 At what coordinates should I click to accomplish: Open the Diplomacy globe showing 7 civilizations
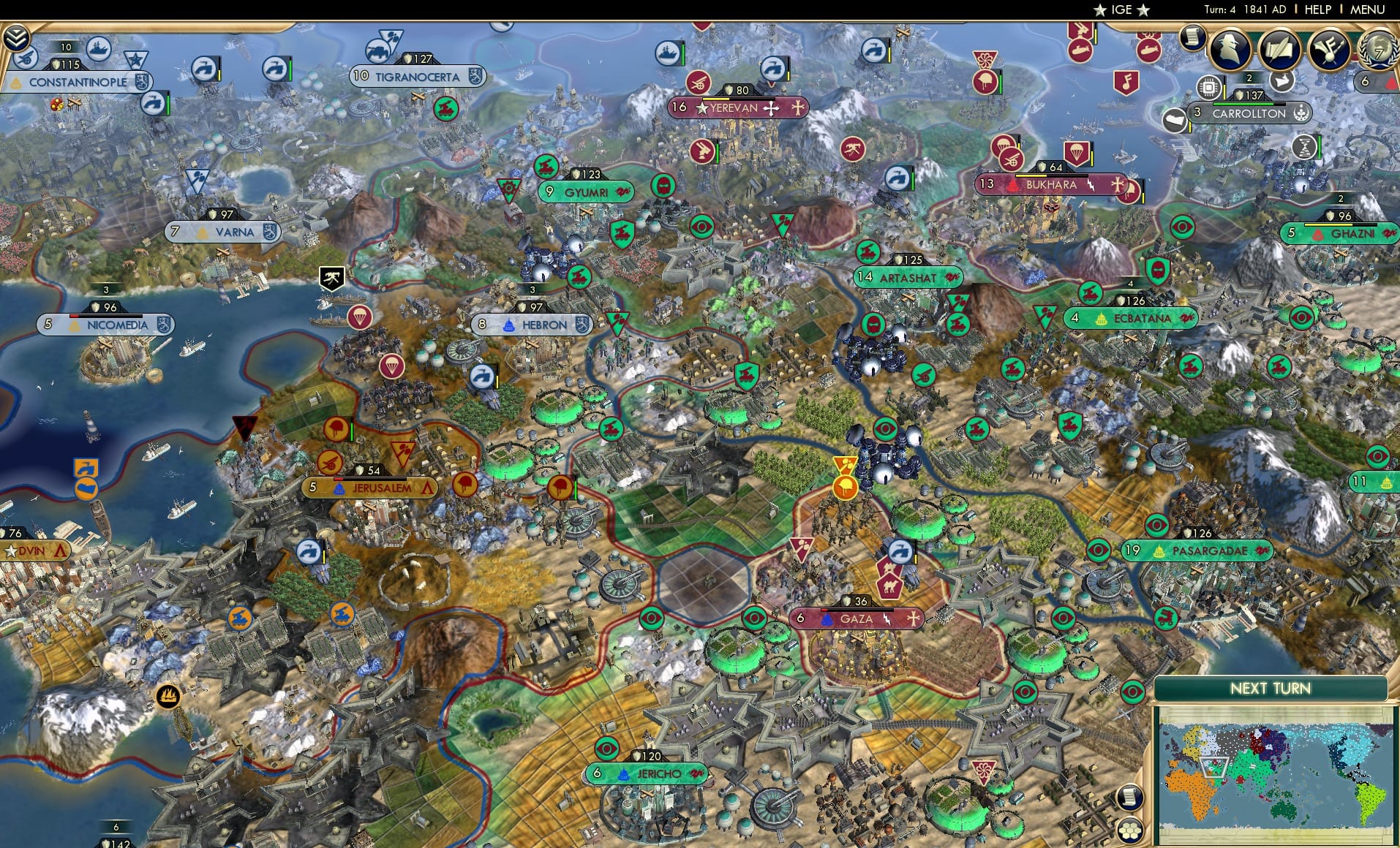[x=1378, y=50]
